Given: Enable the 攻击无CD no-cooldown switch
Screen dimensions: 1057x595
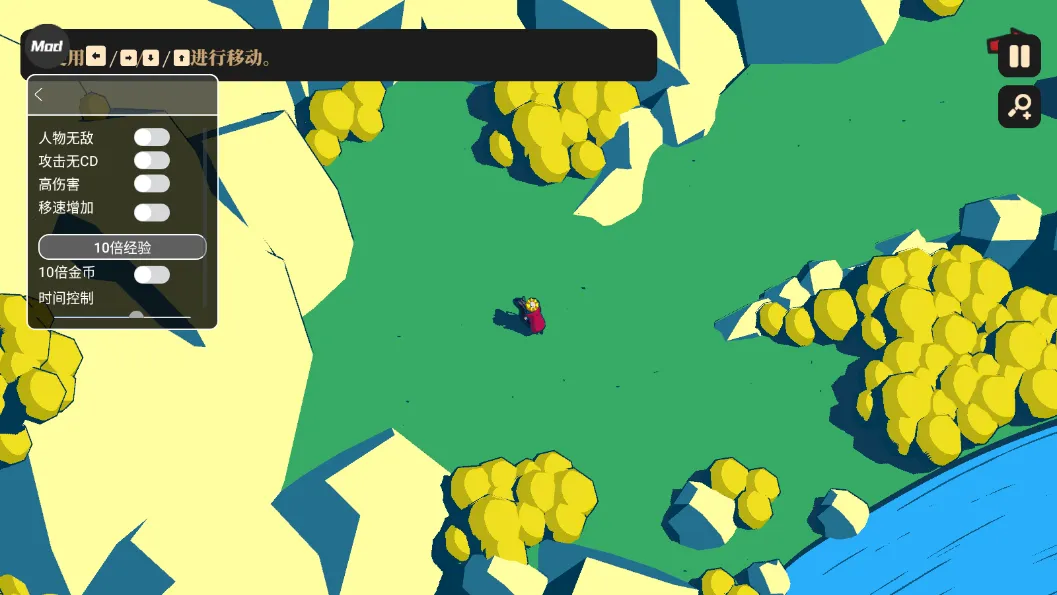Looking at the screenshot, I should pyautogui.click(x=152, y=160).
